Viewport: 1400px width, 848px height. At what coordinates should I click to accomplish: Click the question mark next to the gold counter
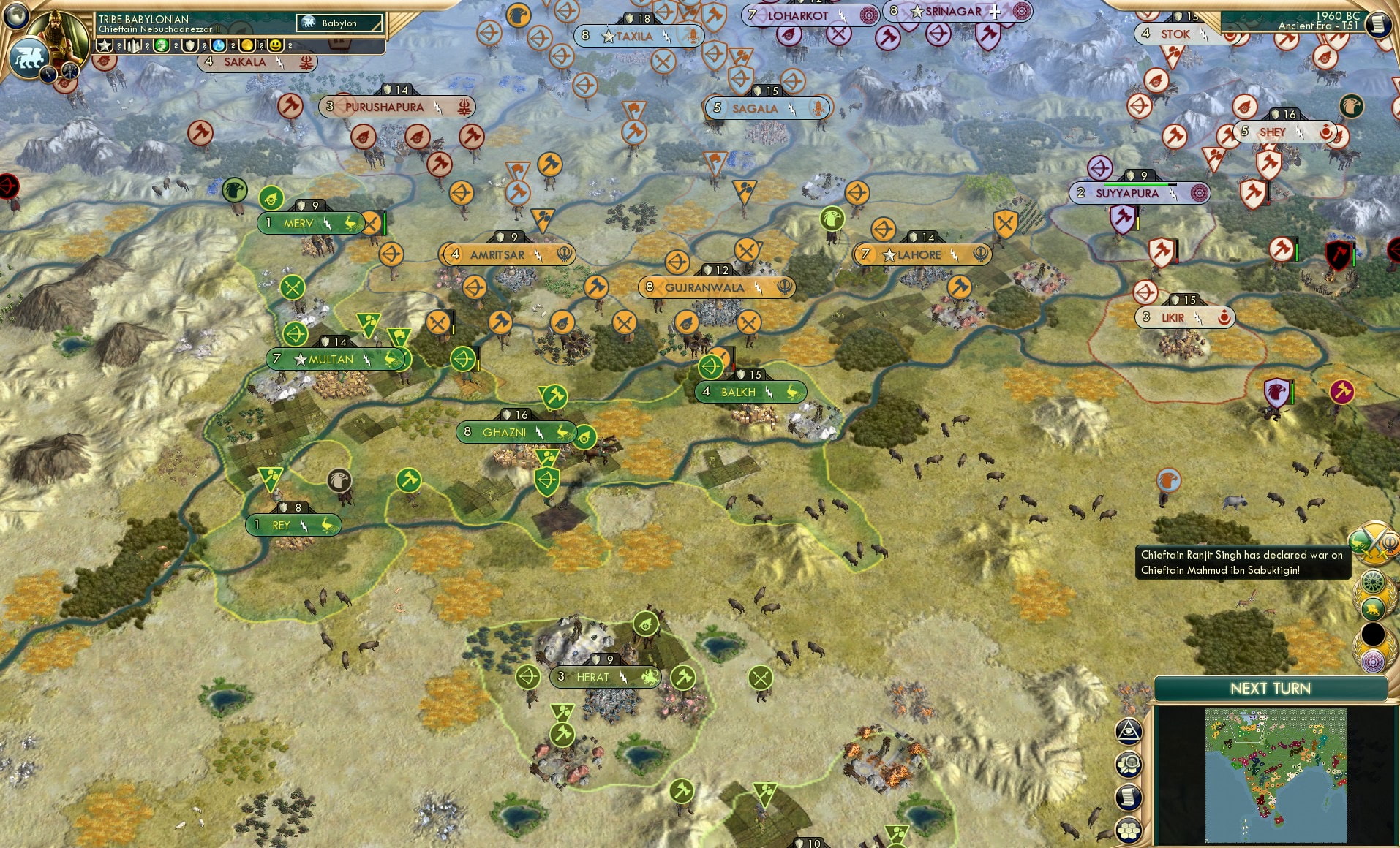point(261,45)
